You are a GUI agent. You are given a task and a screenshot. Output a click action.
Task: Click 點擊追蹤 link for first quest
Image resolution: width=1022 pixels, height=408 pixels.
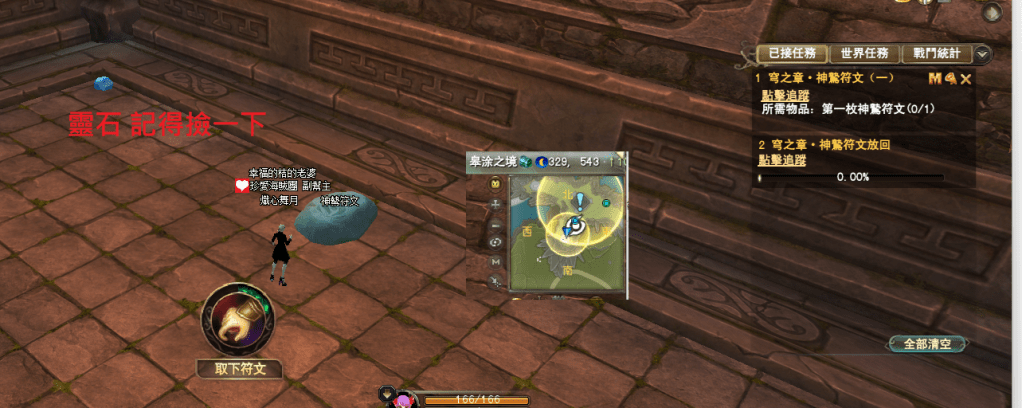(x=783, y=95)
